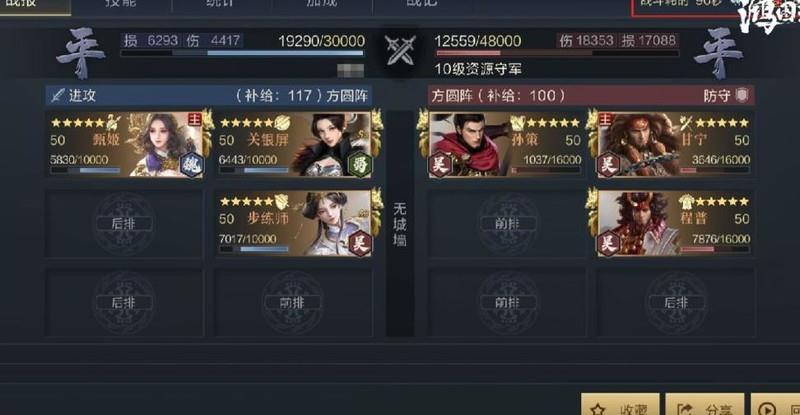Select attacker general 甄姬's card
The width and height of the screenshot is (800, 415).
125,144
